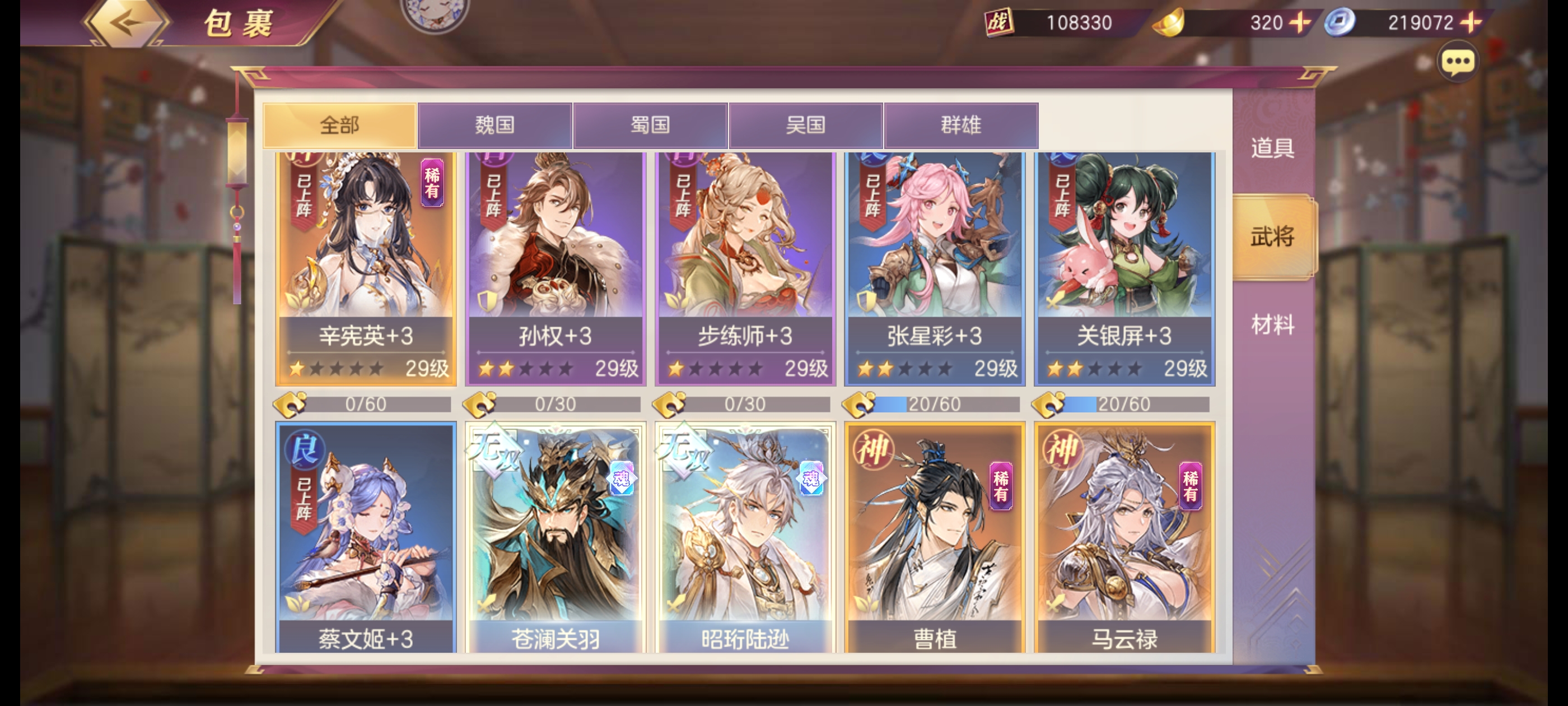This screenshot has height=706, width=1568.
Task: Select the 辛宪英+3 hero card
Action: [366, 268]
